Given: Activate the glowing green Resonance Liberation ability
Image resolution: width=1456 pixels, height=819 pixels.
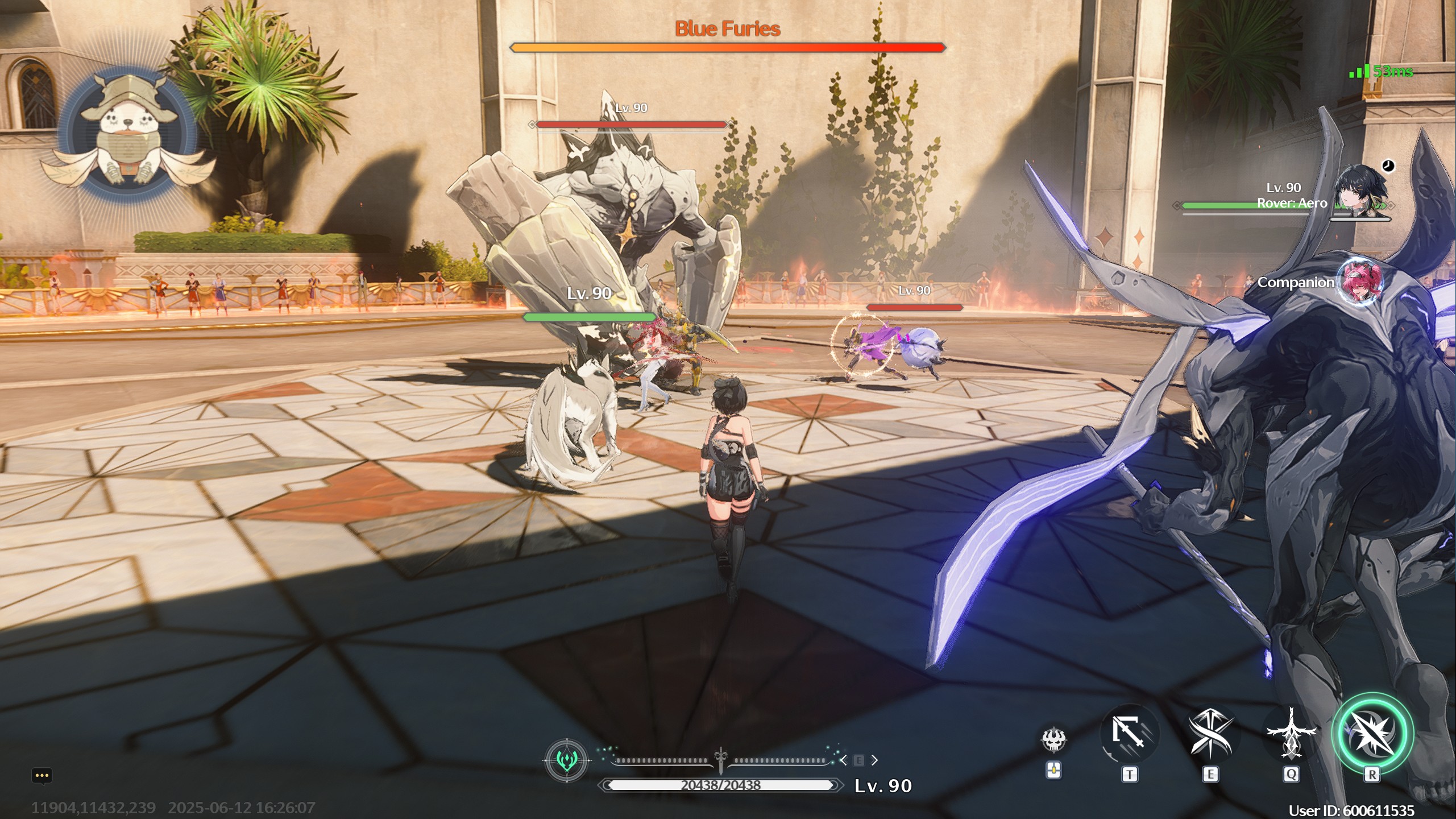Looking at the screenshot, I should (x=1371, y=734).
